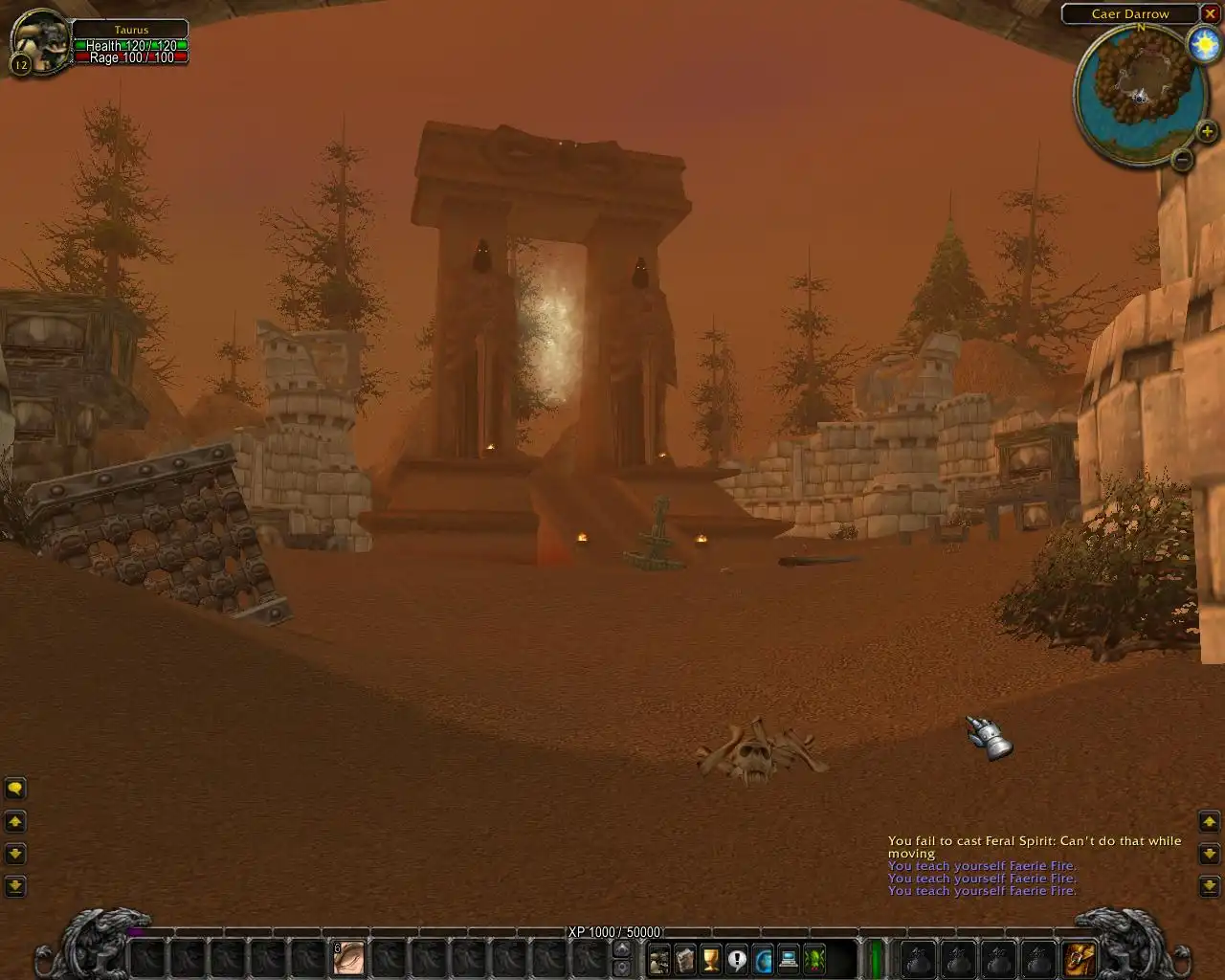Click the sun time-of-day indicator
The height and width of the screenshot is (980, 1225).
click(x=1203, y=44)
